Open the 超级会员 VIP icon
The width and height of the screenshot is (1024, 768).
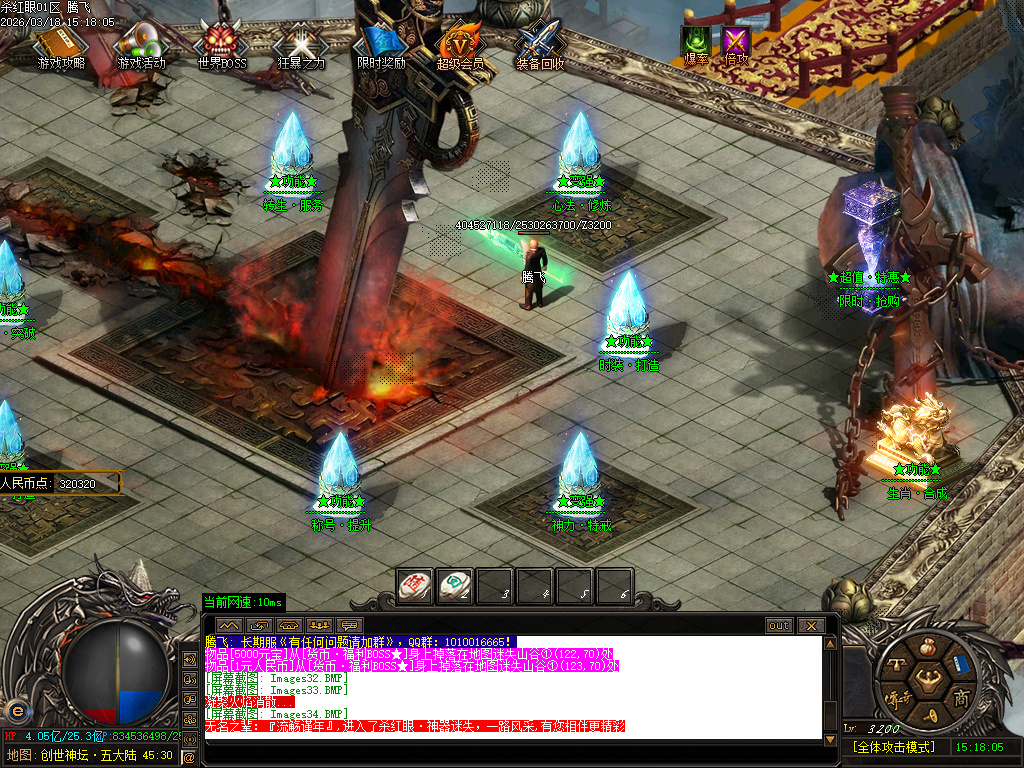click(460, 44)
